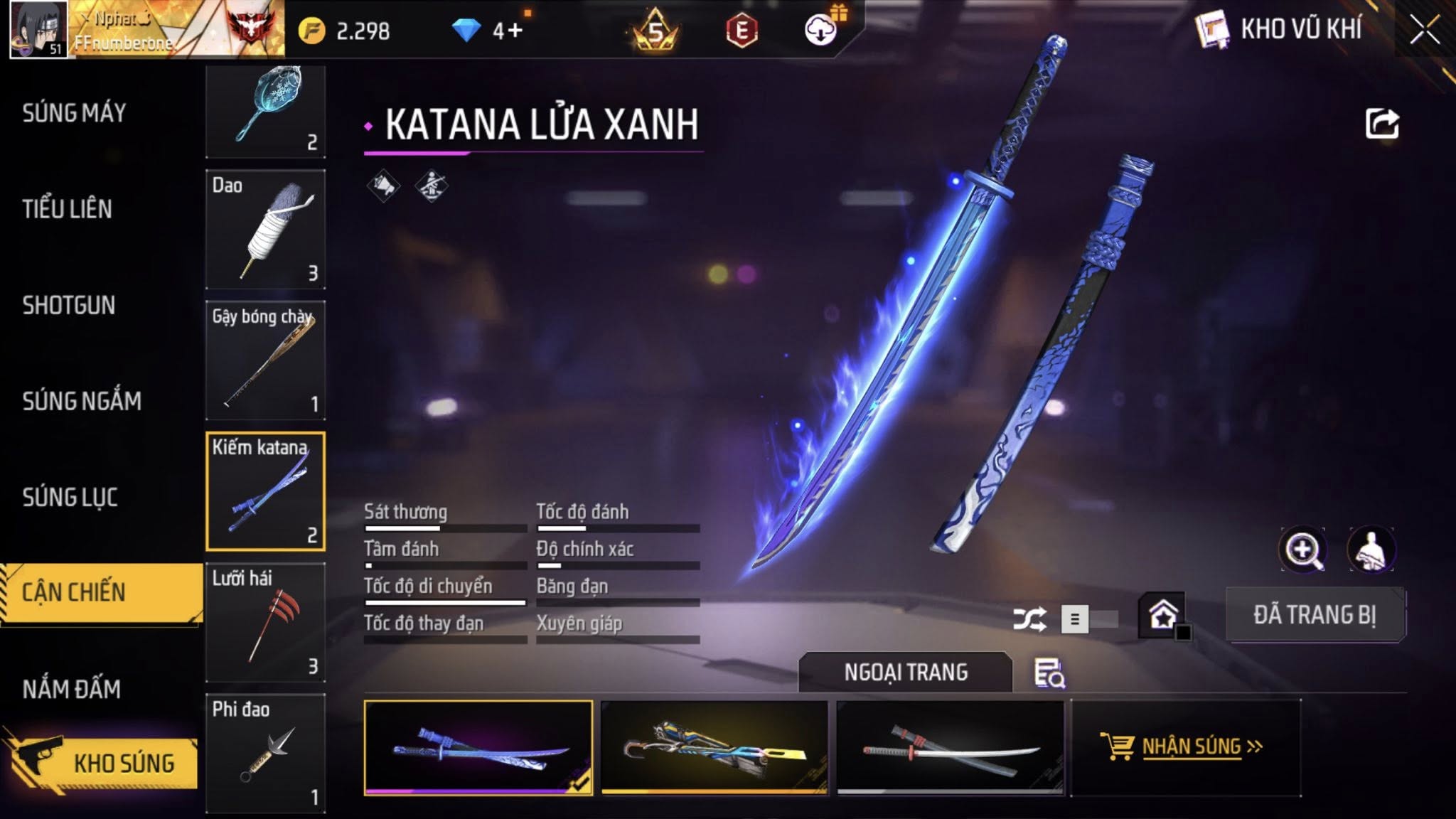Select the Dao weapon slot

click(x=265, y=229)
